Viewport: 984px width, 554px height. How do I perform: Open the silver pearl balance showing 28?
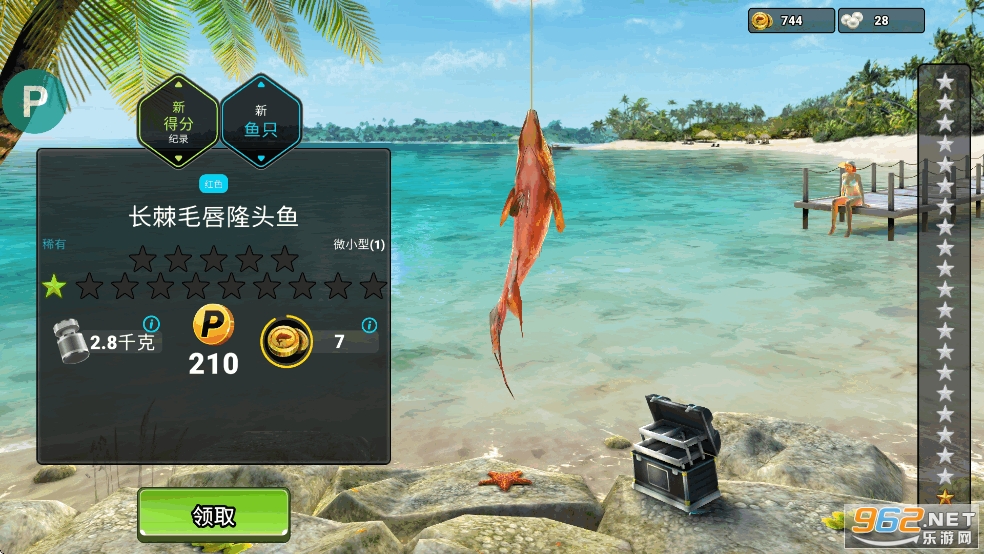coord(879,20)
